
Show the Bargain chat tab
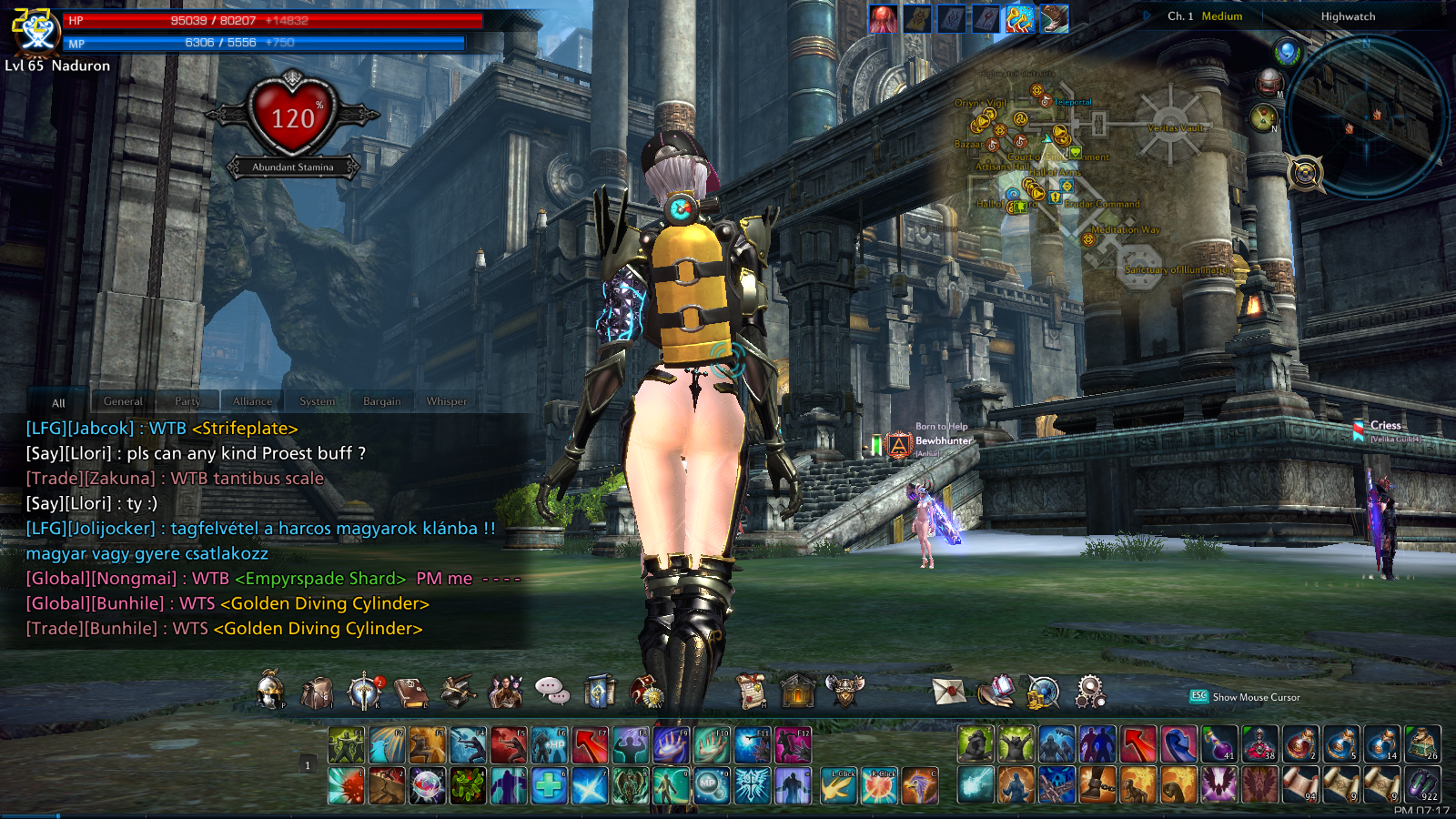pos(381,401)
